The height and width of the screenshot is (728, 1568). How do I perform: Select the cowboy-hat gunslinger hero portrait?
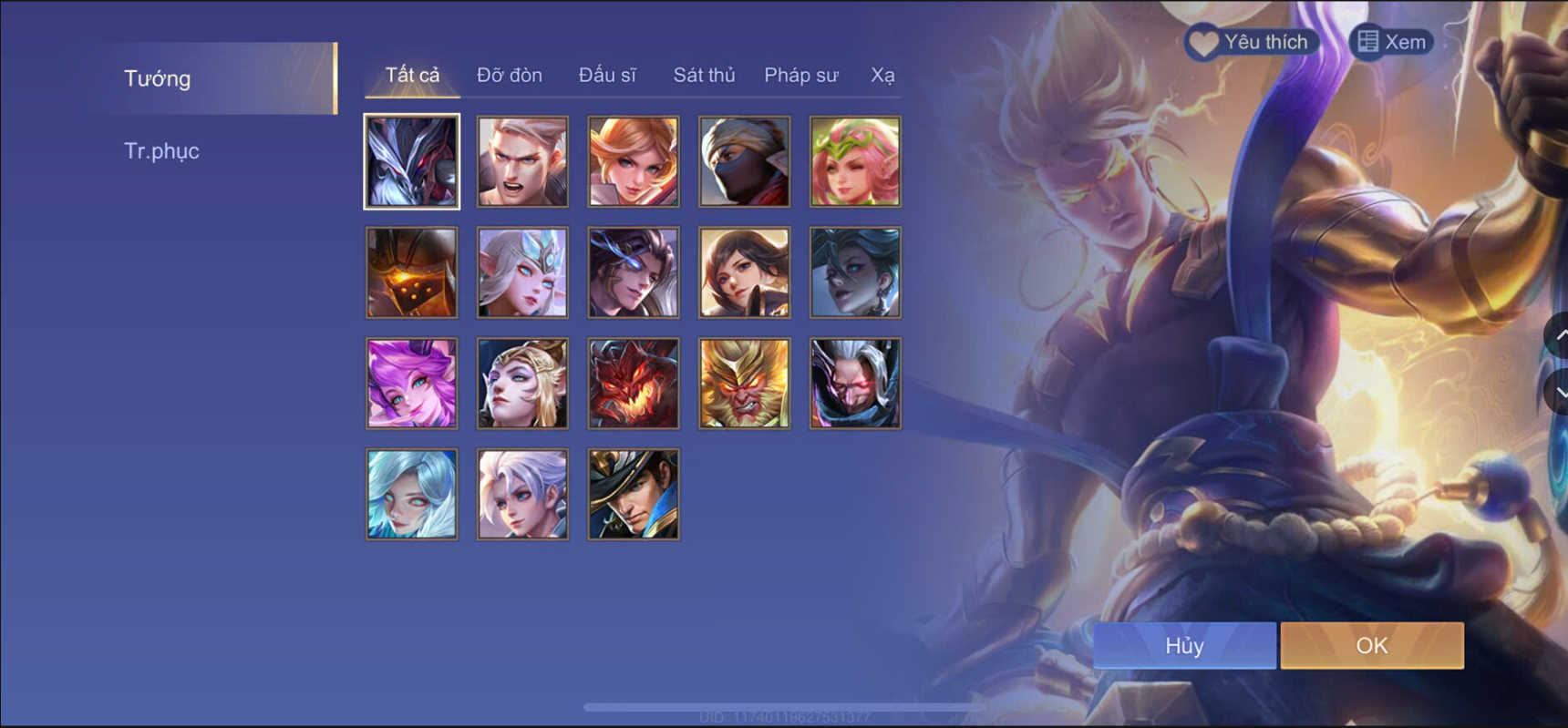pos(633,494)
